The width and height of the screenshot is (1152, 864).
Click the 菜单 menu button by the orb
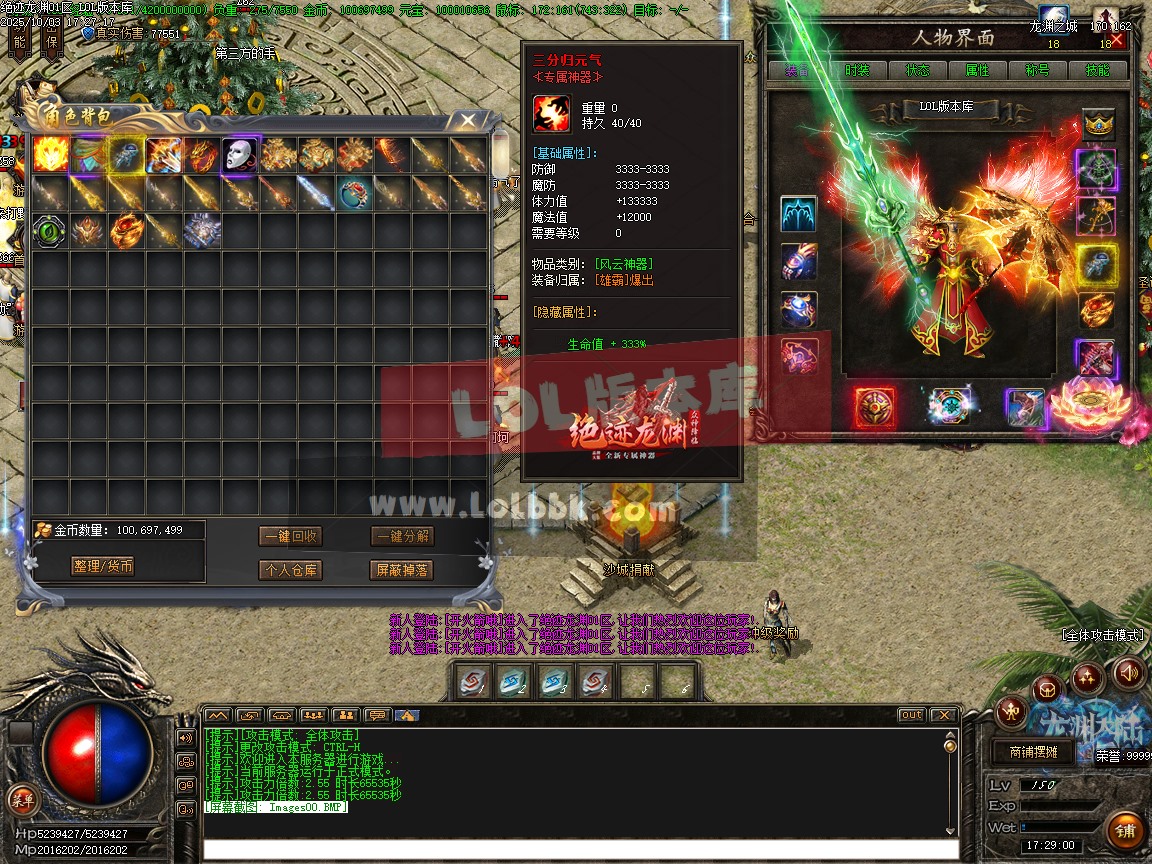pos(21,799)
